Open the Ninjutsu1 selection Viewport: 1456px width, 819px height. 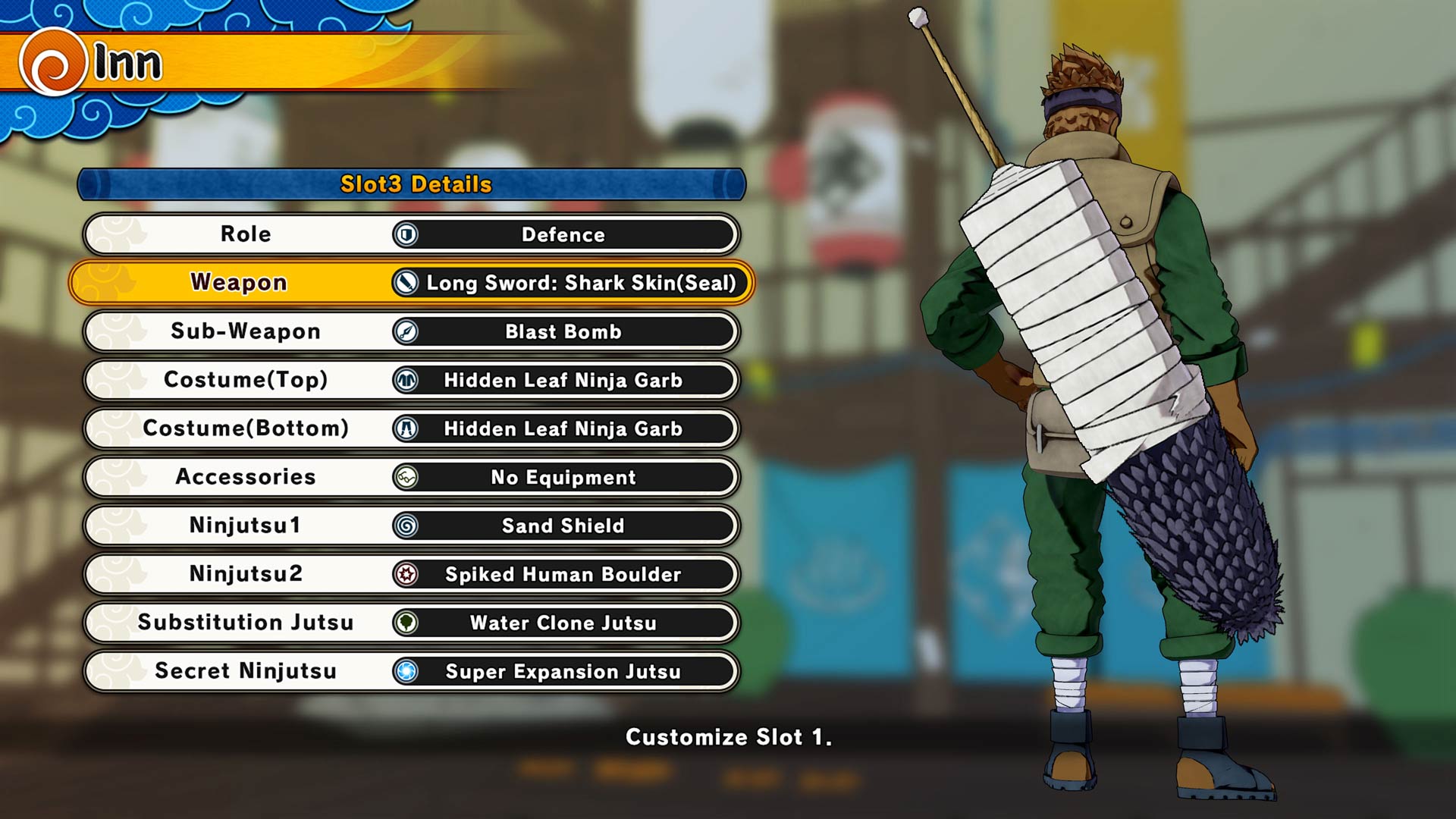point(243,526)
